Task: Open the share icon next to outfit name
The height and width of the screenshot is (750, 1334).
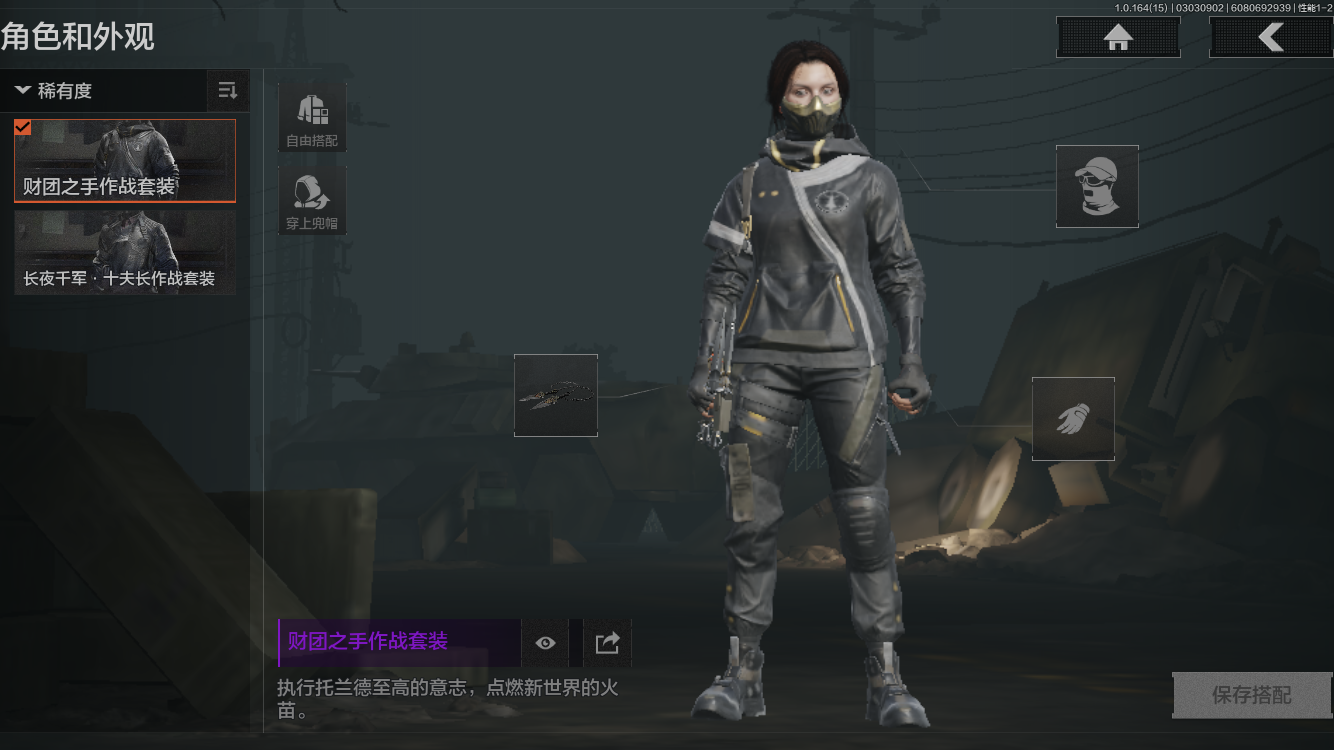Action: pos(604,642)
